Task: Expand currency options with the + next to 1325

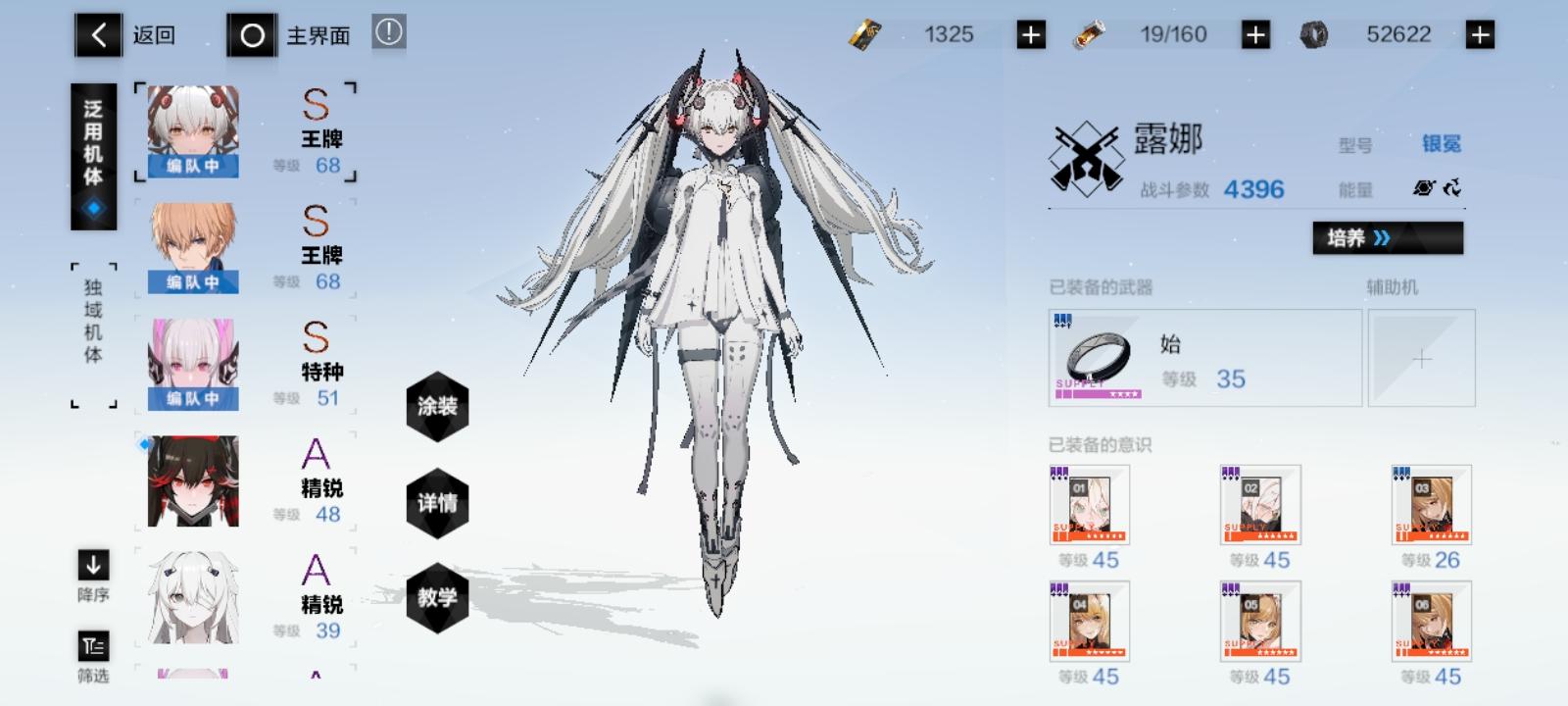Action: 1031,33
